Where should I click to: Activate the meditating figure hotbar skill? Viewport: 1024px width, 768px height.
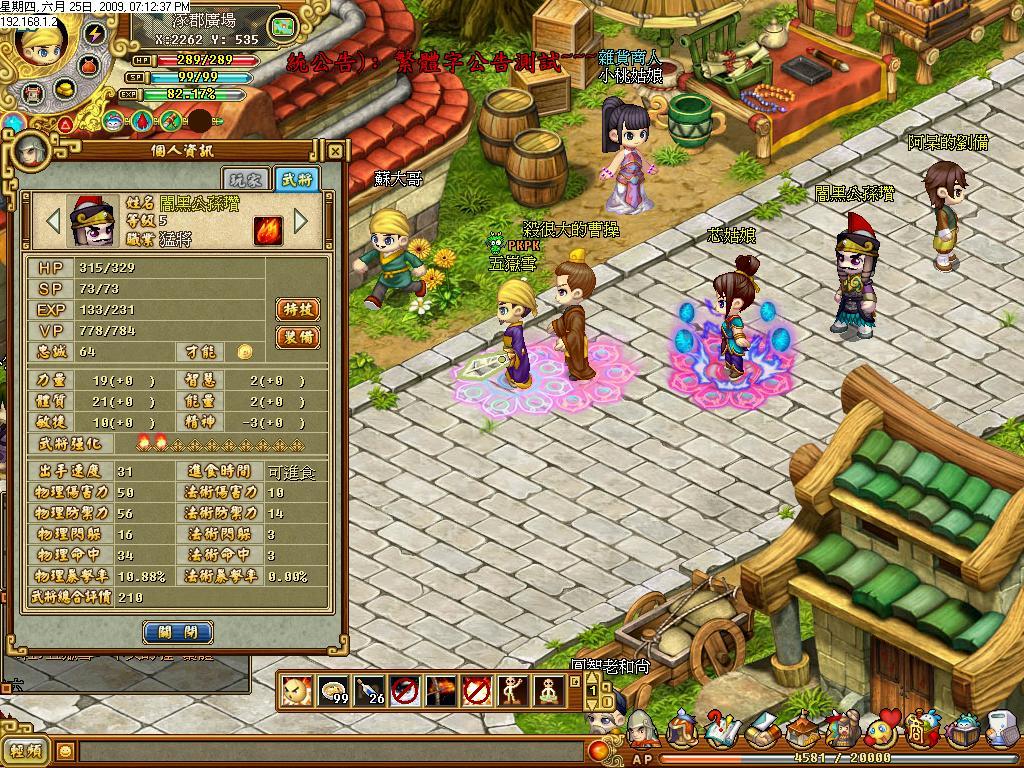point(548,690)
